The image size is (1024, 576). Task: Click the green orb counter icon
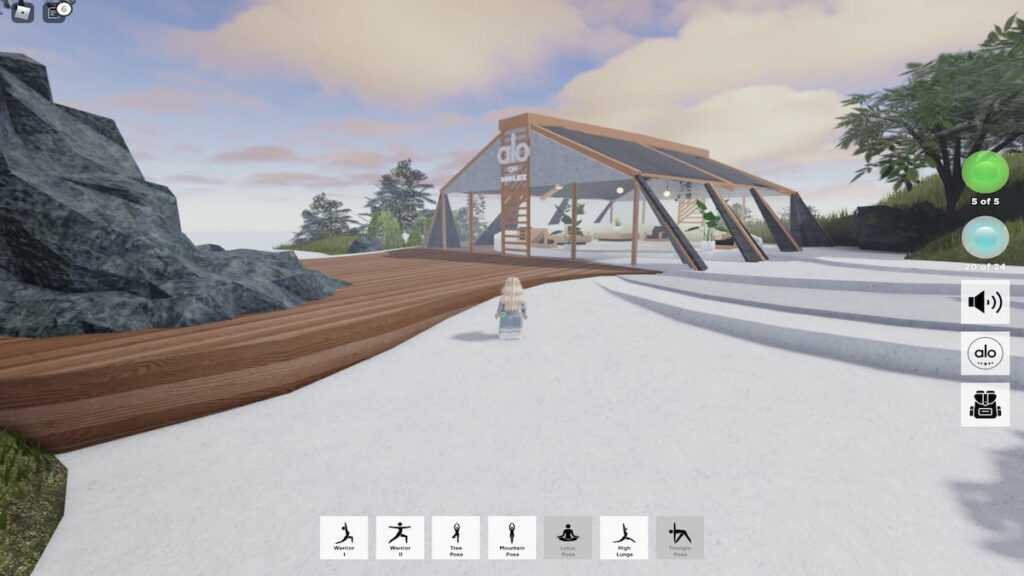pyautogui.click(x=985, y=172)
